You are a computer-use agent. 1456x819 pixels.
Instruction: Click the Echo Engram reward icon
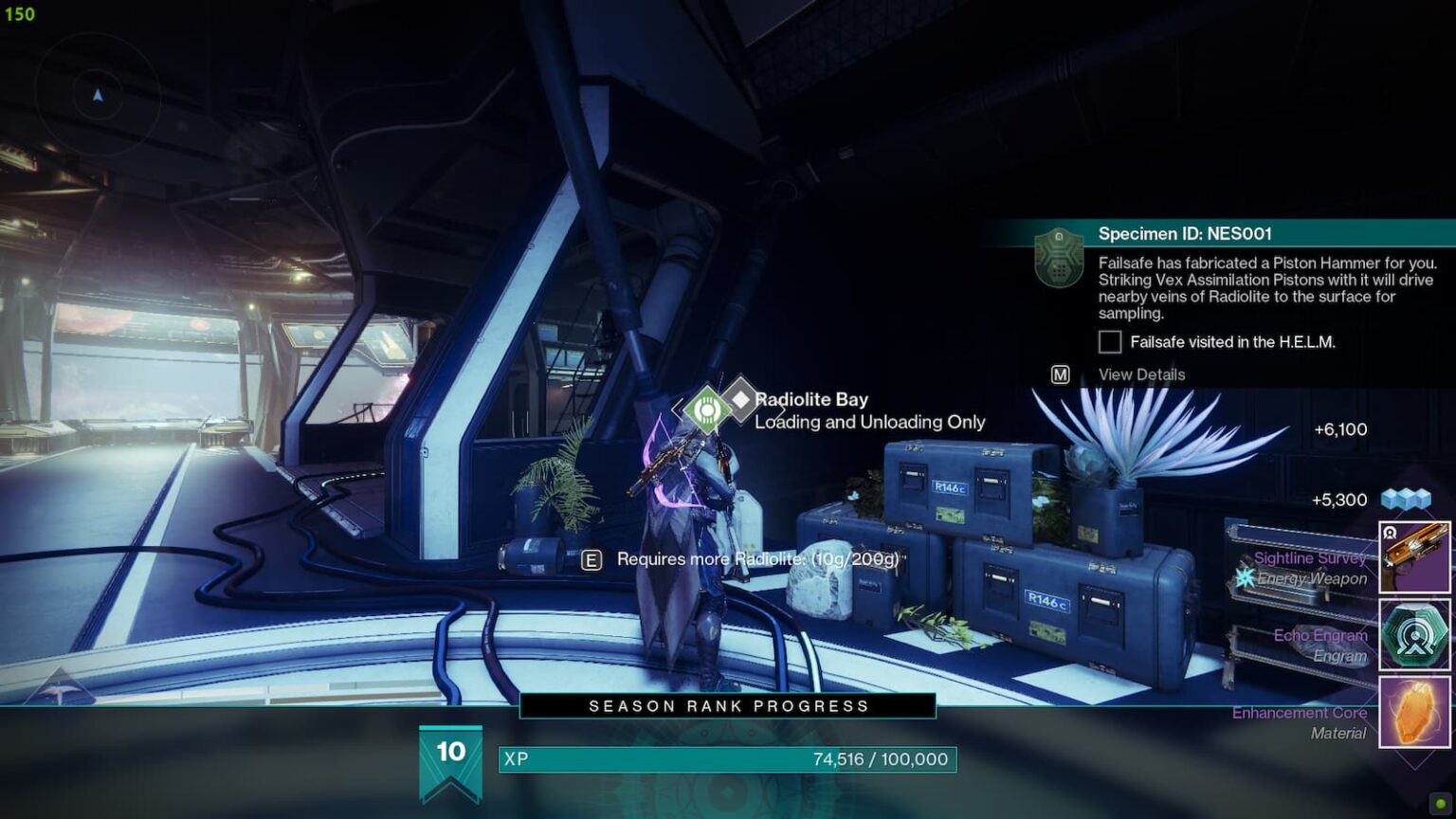tap(1414, 634)
